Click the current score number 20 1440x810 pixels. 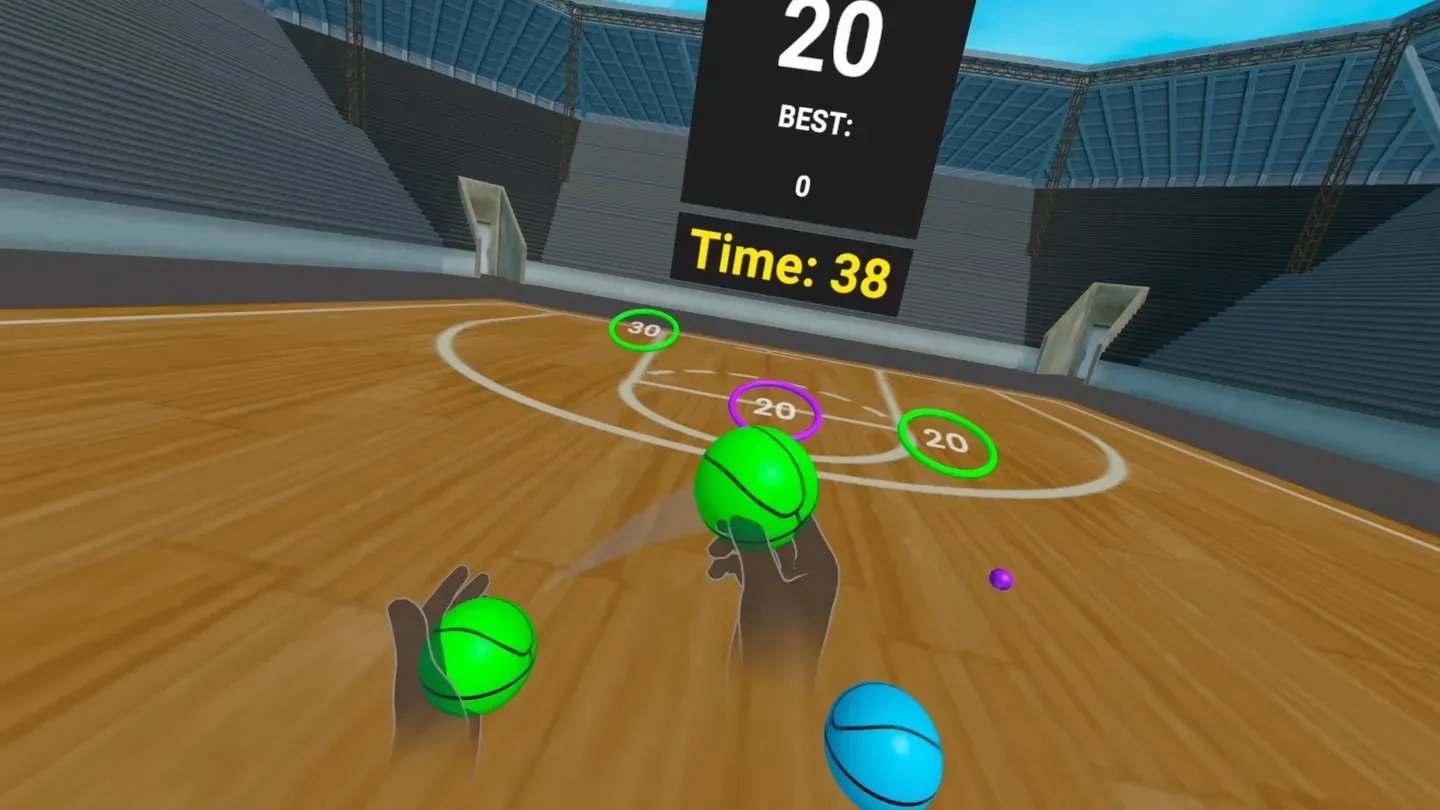835,38
